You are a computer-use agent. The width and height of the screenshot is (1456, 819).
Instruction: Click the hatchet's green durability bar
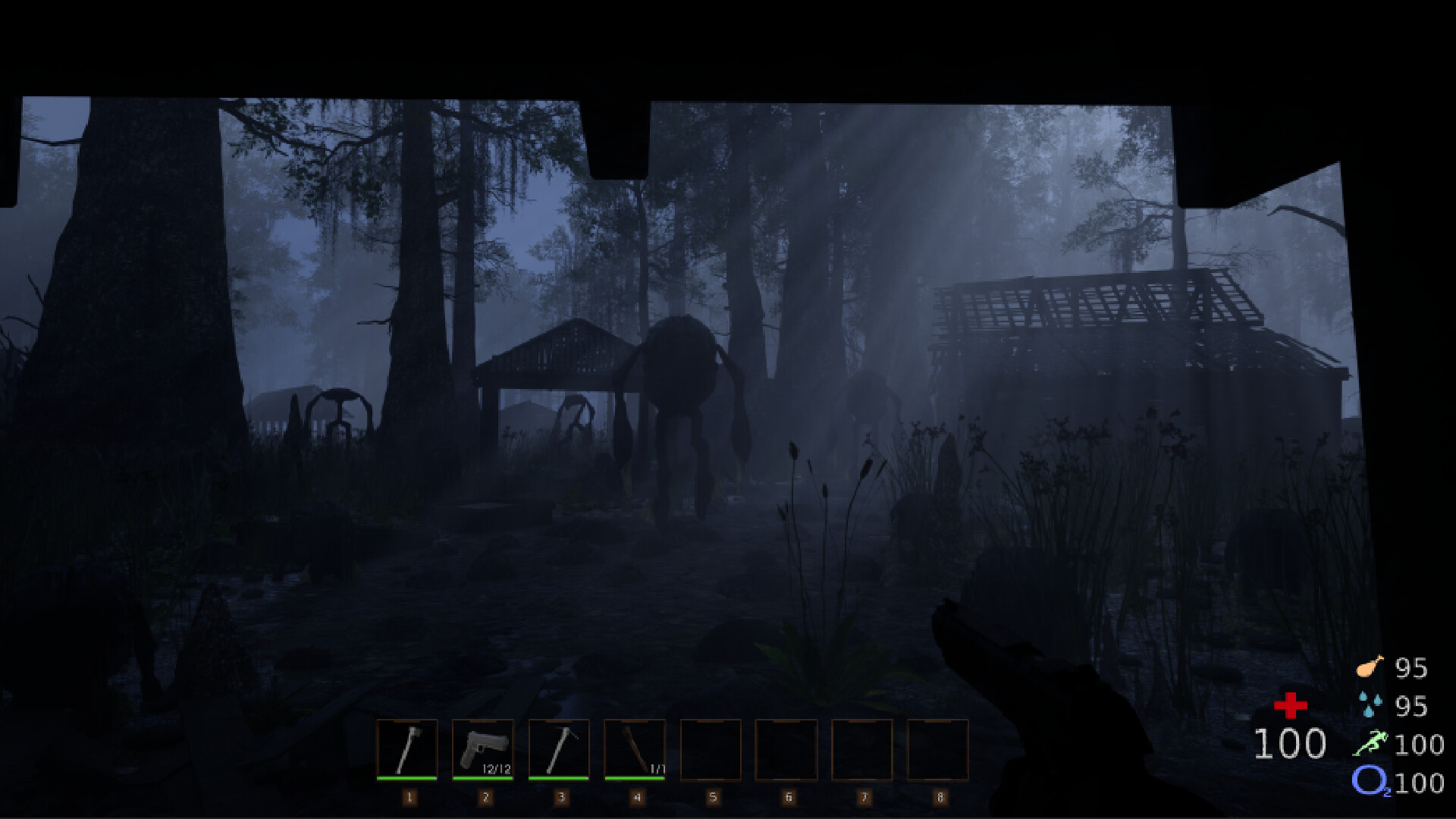point(407,777)
